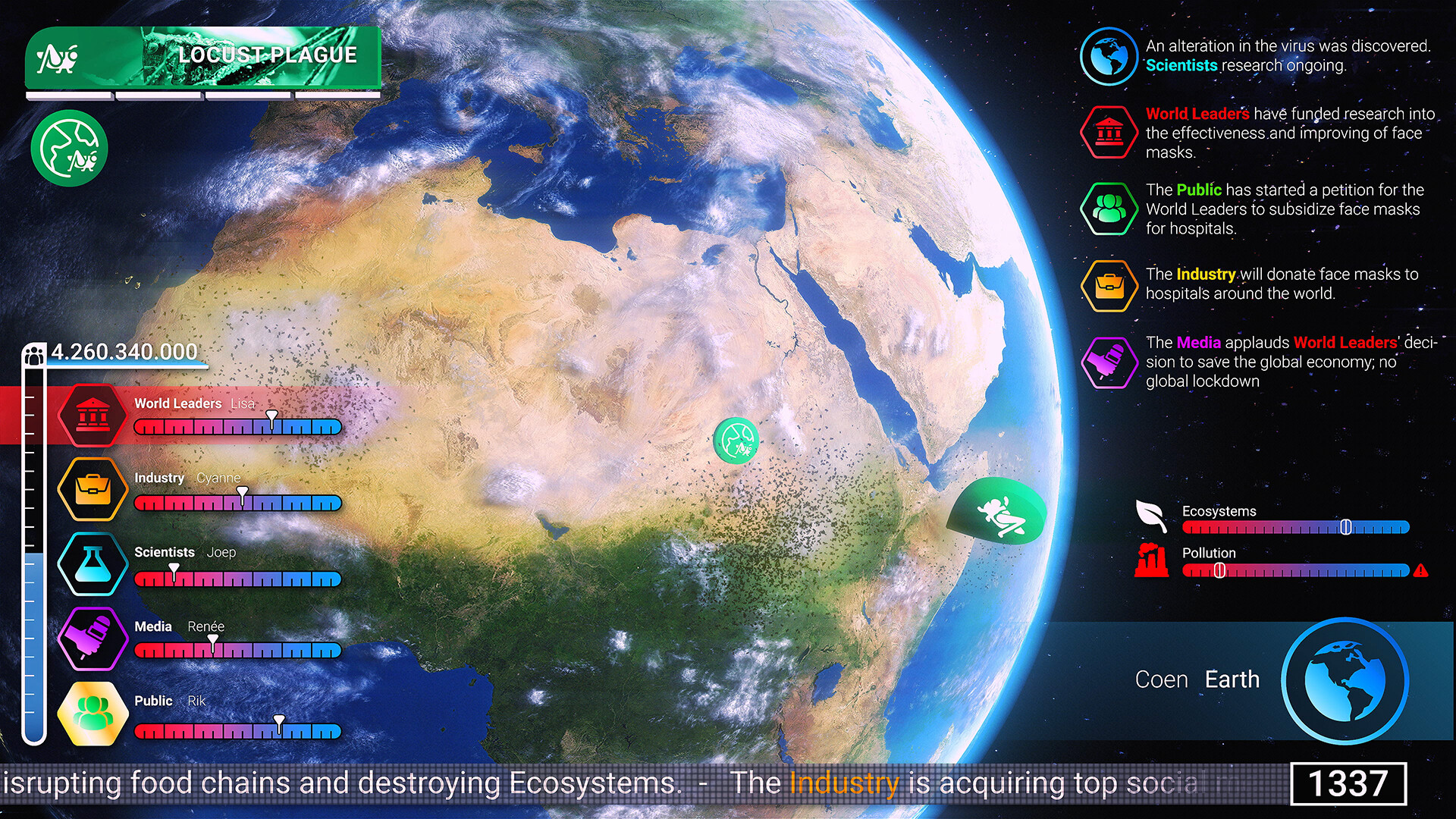1456x819 pixels.
Task: Click the Industry donation notification hexagon
Action: tap(1109, 285)
